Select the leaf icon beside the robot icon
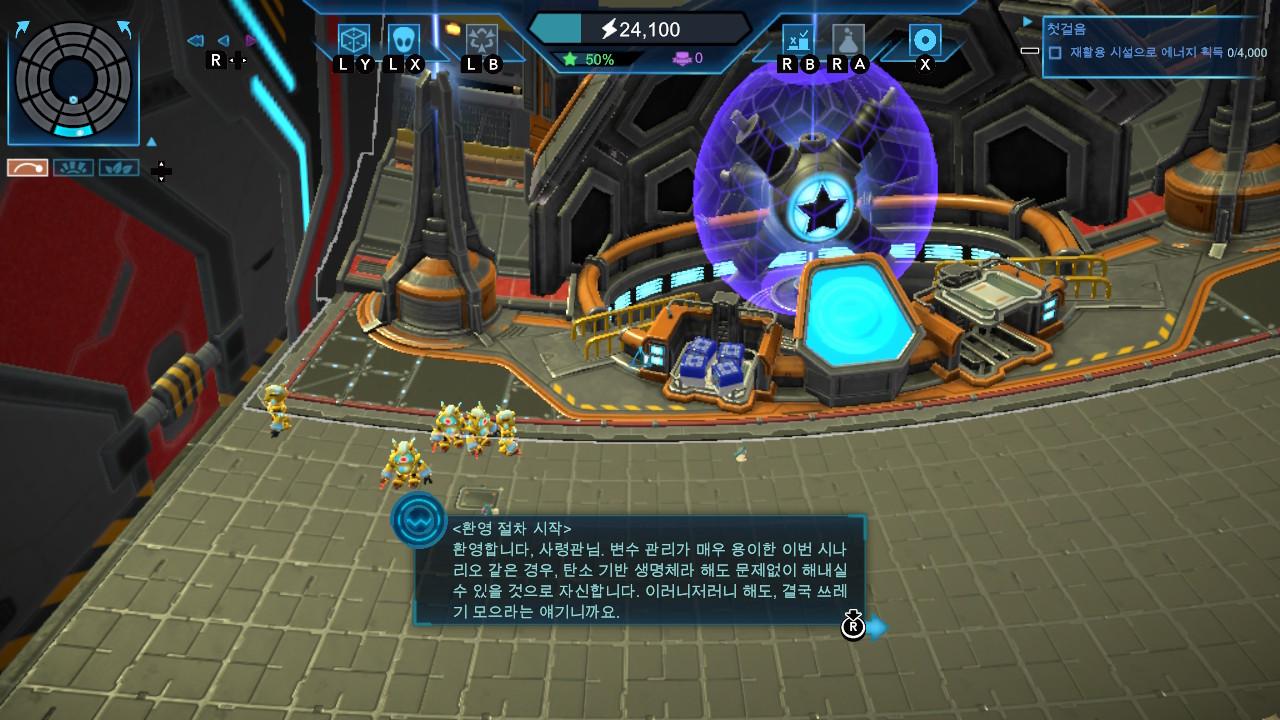The width and height of the screenshot is (1280, 720). (119, 167)
